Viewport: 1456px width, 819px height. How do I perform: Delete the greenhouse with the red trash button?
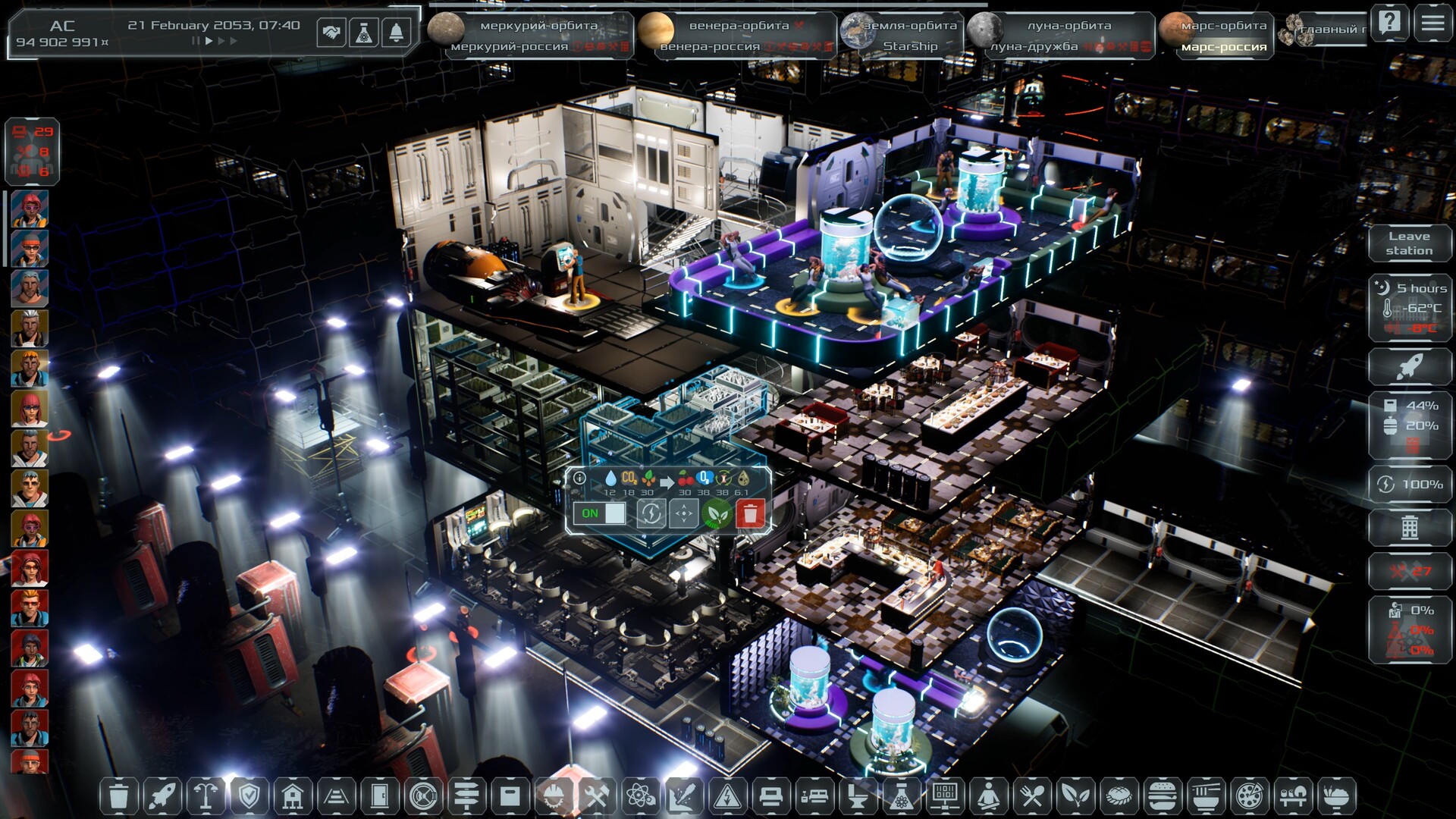751,513
